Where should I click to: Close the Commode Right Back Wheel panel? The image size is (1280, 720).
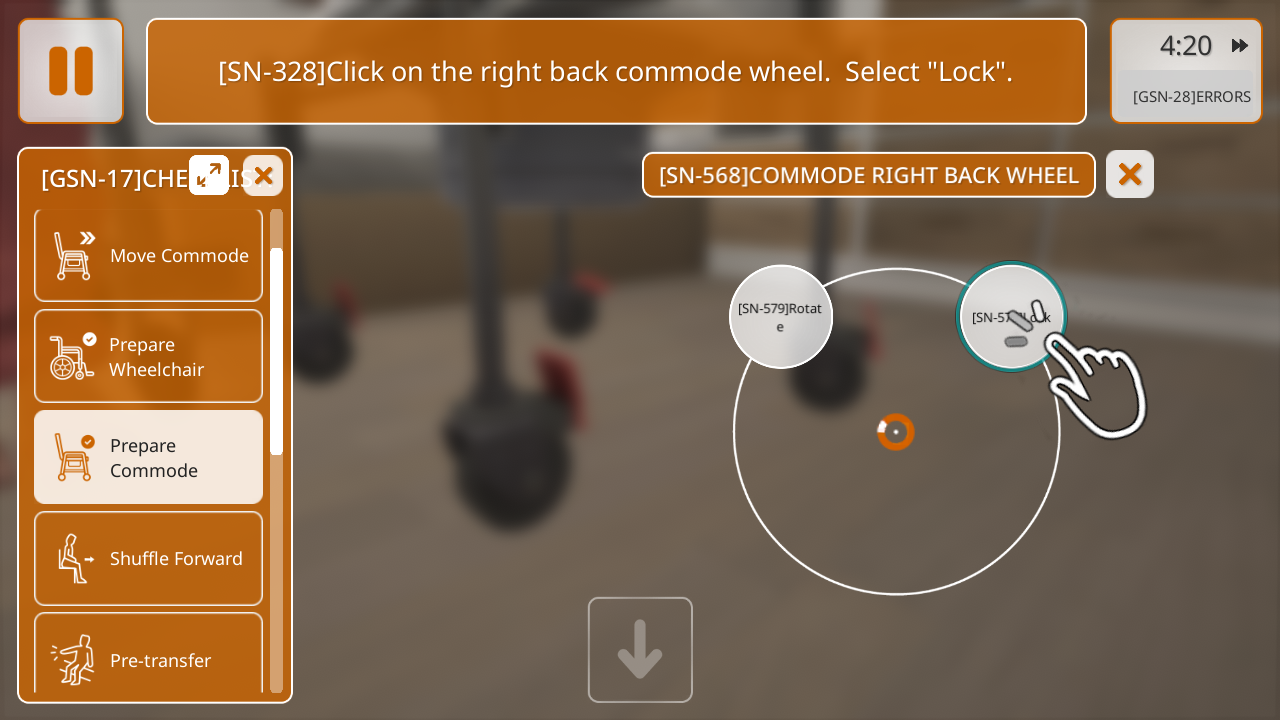1129,175
